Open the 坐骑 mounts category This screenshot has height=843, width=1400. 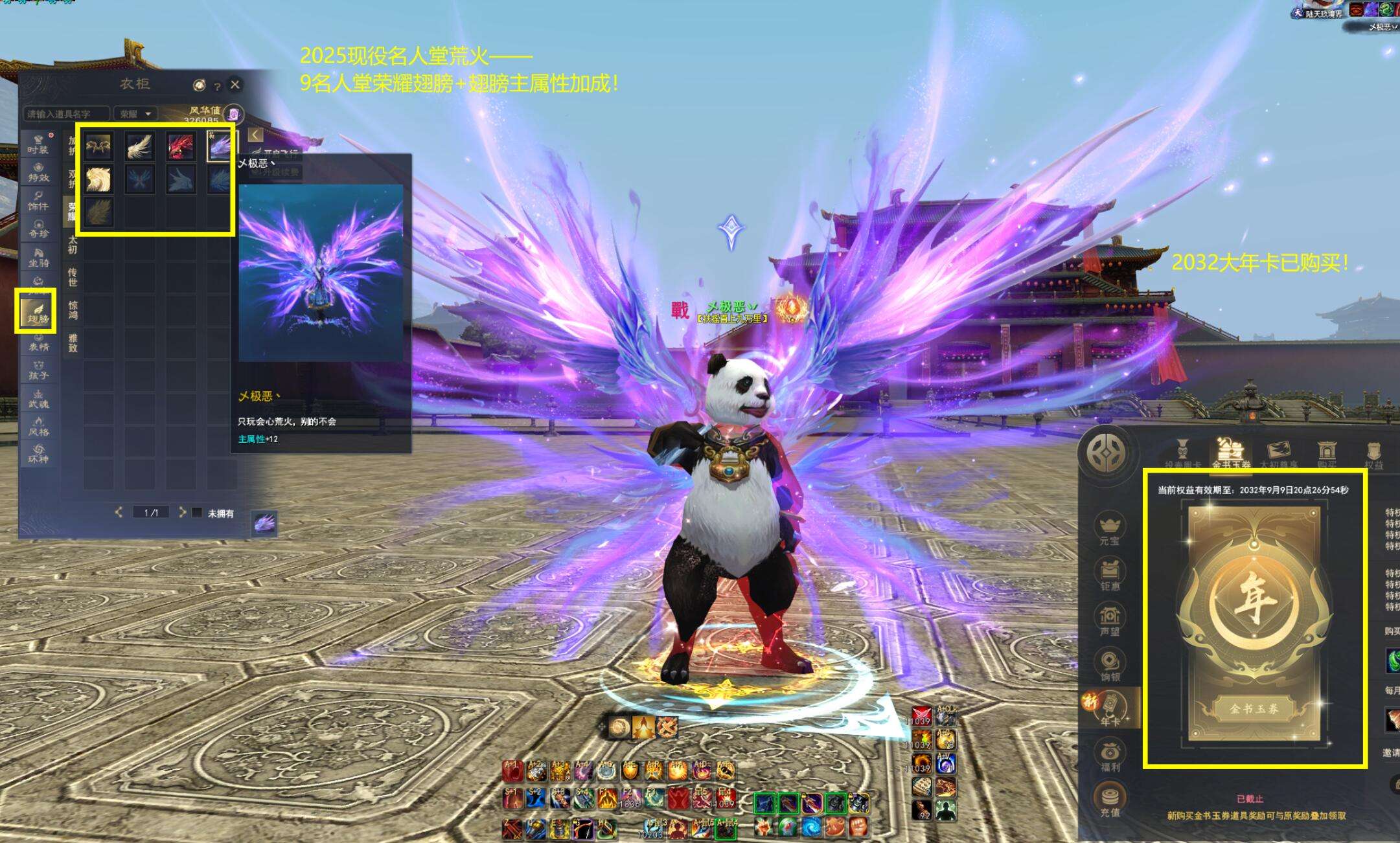click(38, 258)
